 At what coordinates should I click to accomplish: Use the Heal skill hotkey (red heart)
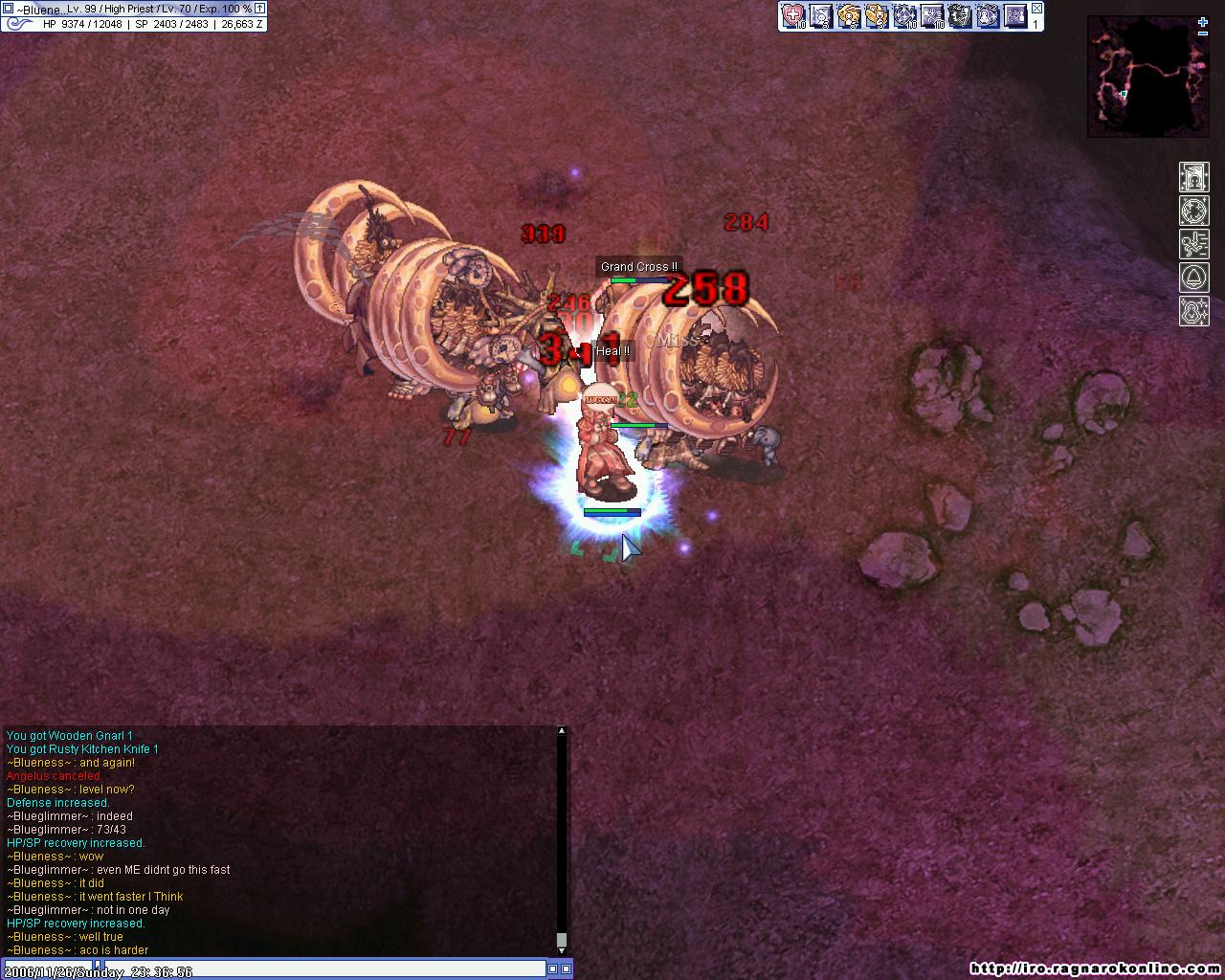[x=793, y=15]
